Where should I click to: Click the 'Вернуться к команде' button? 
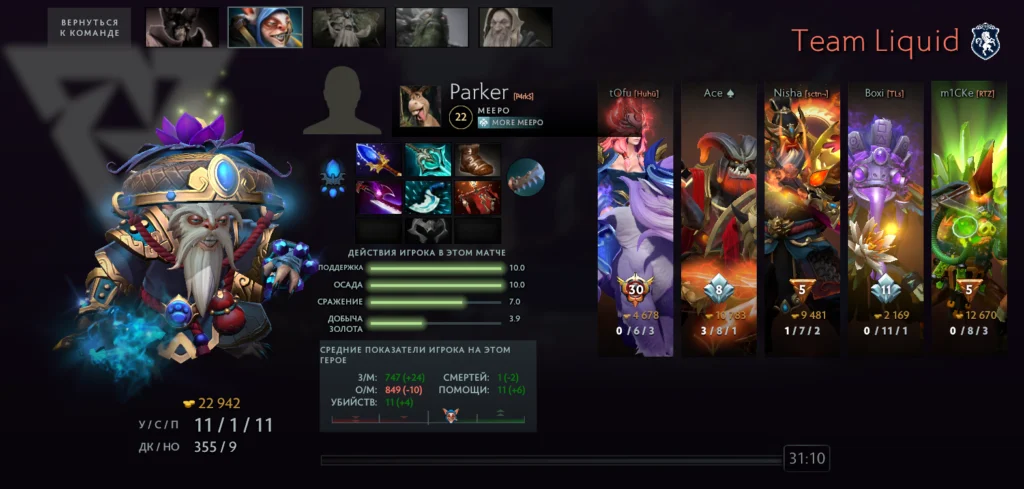coord(89,27)
